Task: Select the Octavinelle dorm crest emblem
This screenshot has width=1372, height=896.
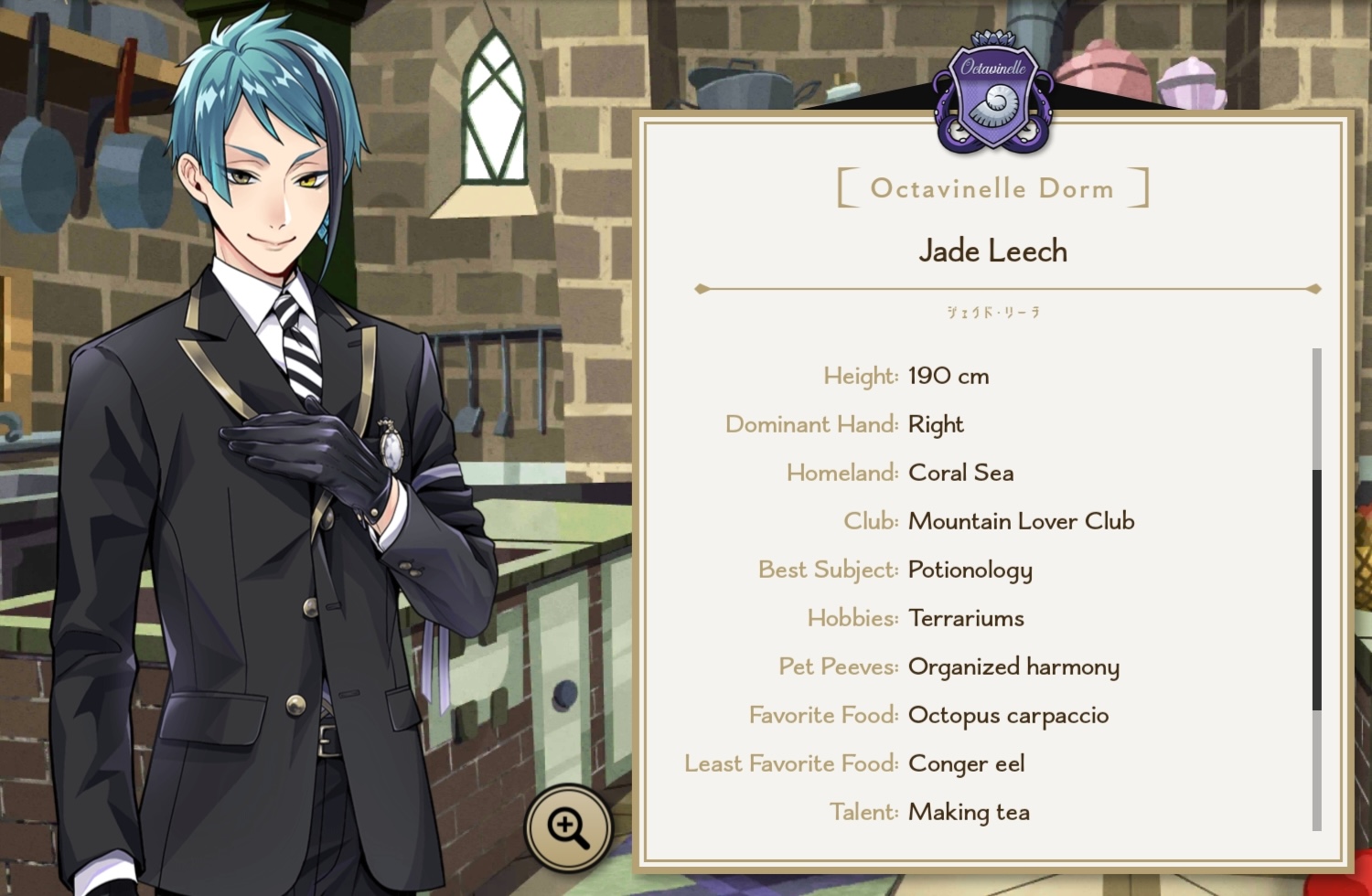Action: point(991,87)
